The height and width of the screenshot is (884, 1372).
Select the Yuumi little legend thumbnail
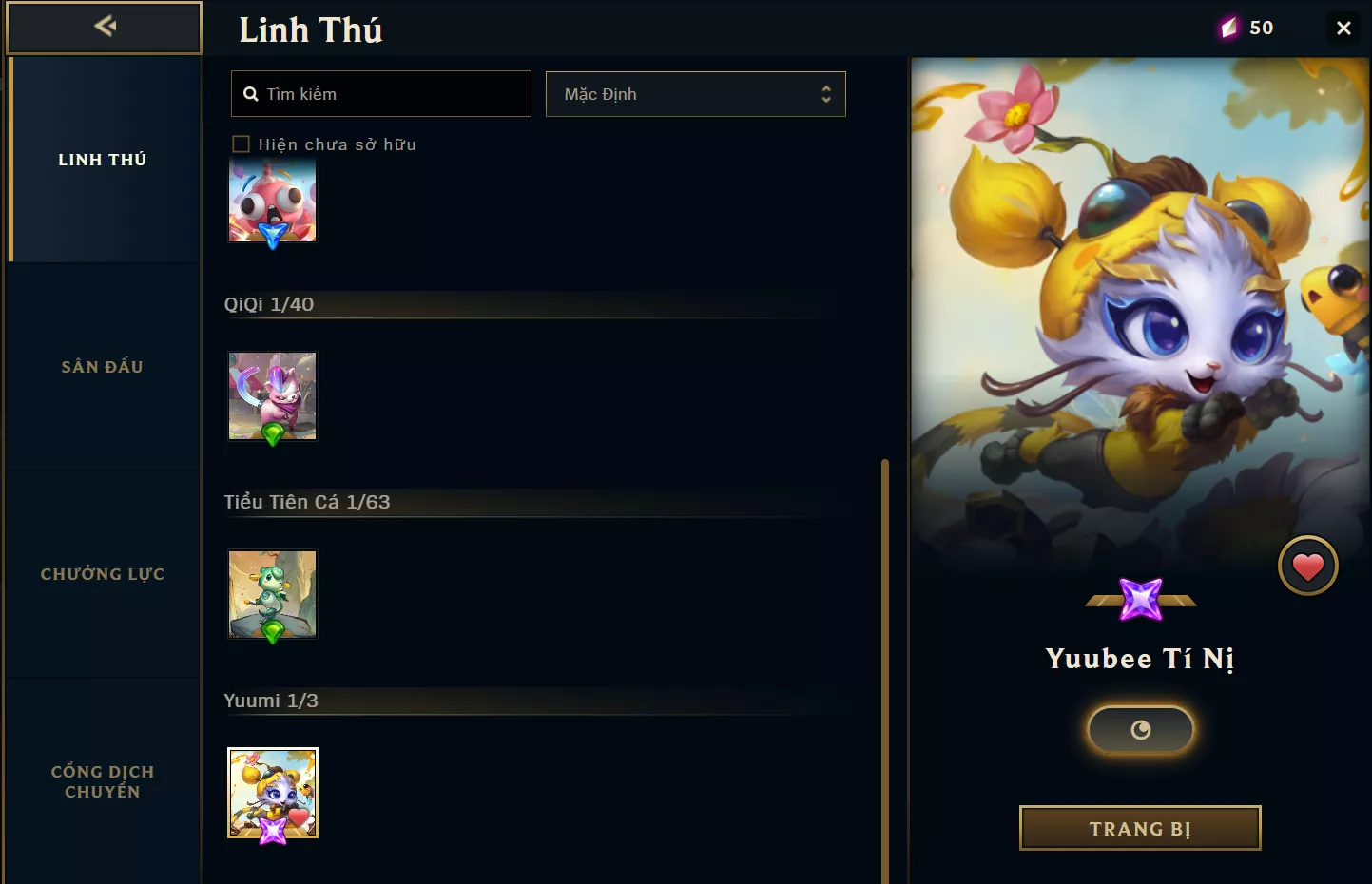[272, 793]
